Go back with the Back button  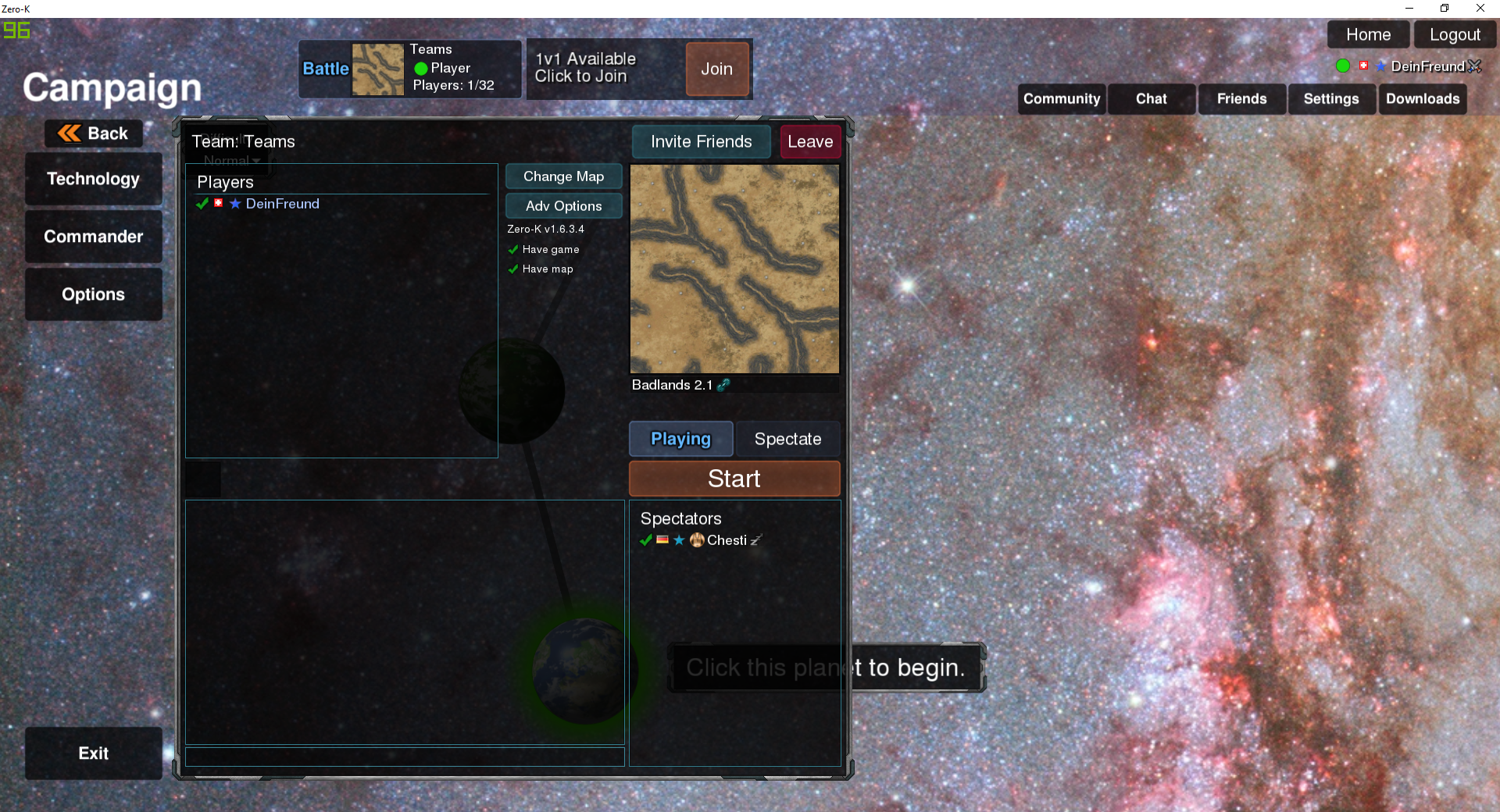[94, 134]
